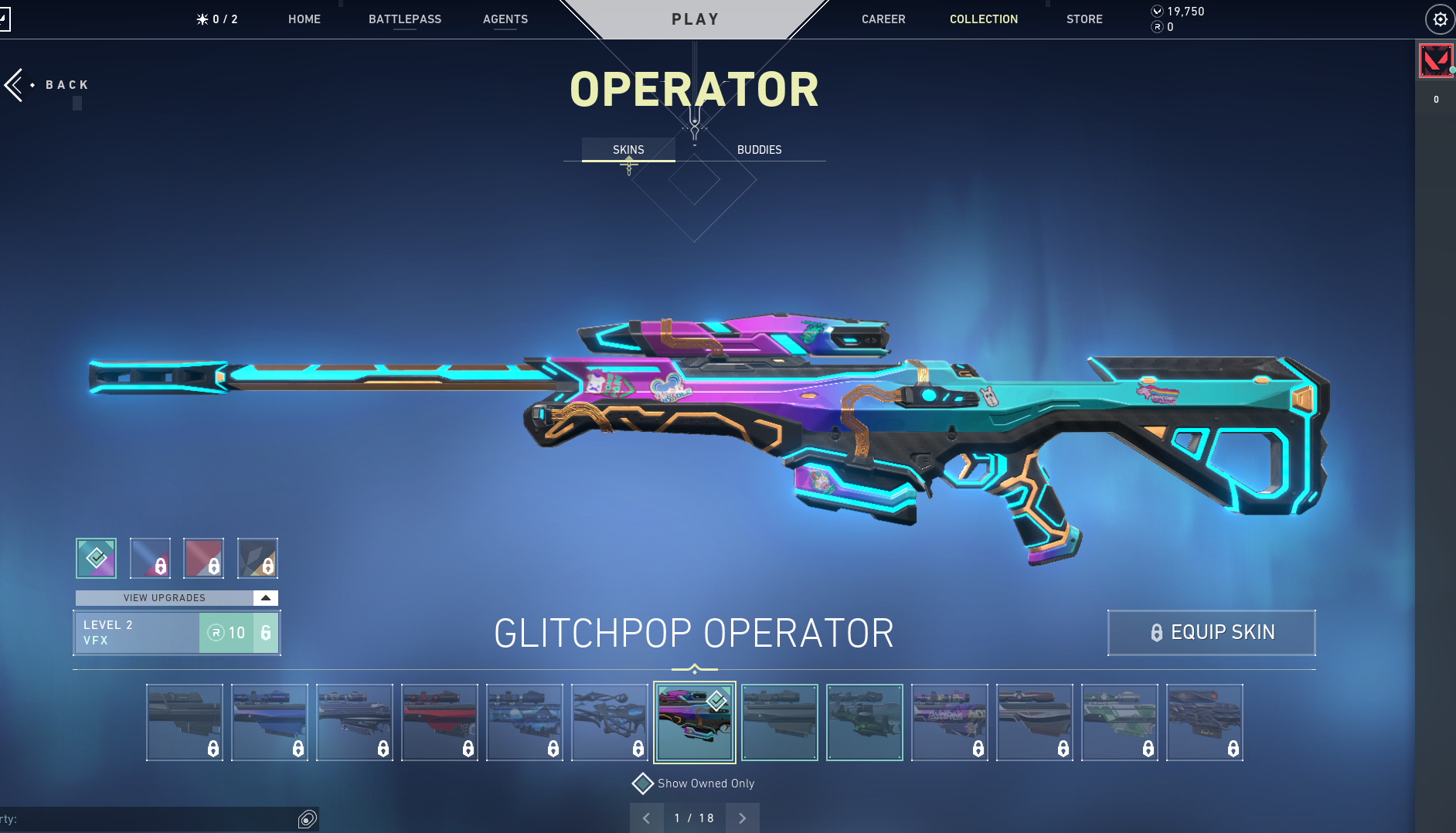The width and height of the screenshot is (1456, 833).
Task: Switch to the Buddies tab
Action: click(759, 150)
